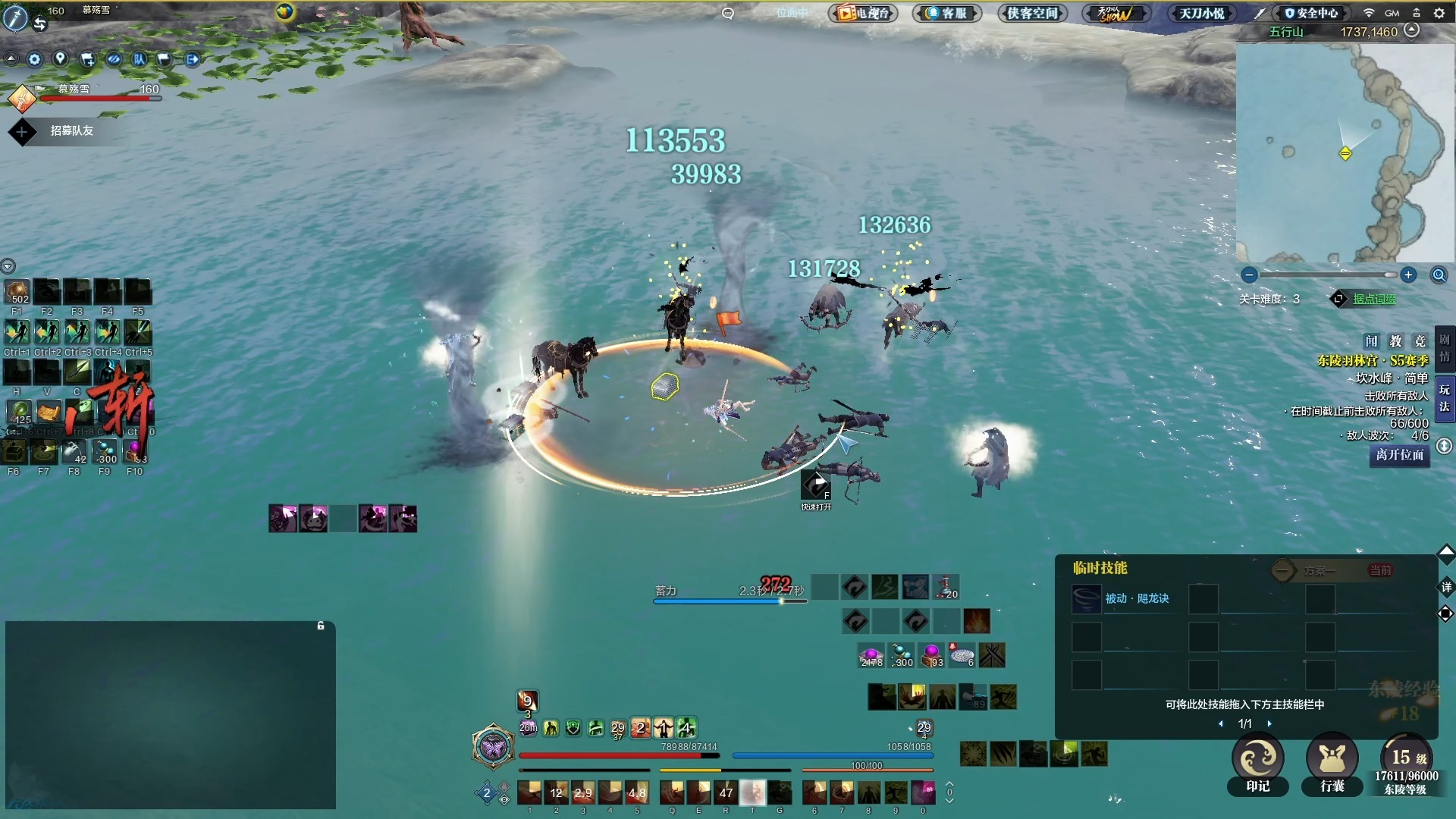The height and width of the screenshot is (819, 1456).
Task: Click the 离开位面 leave instance button
Action: (1400, 455)
